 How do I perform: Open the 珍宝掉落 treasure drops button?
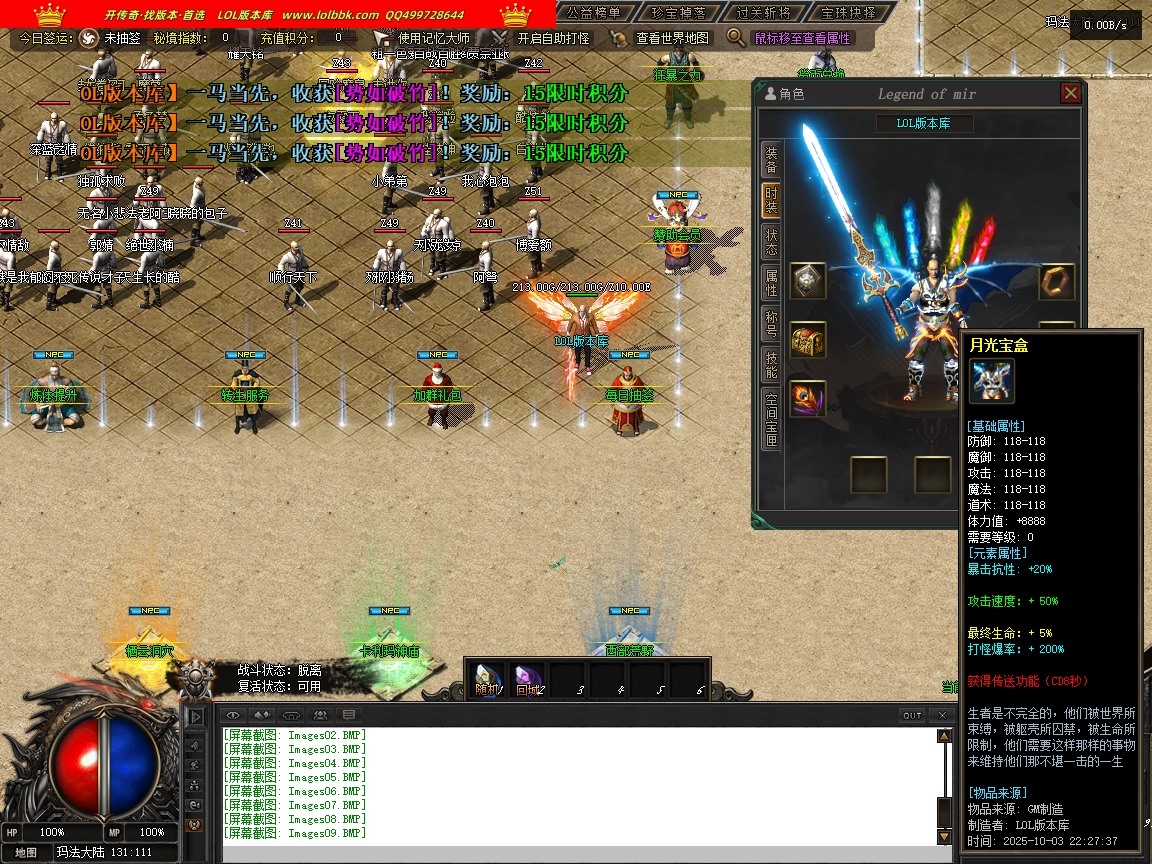tap(678, 13)
